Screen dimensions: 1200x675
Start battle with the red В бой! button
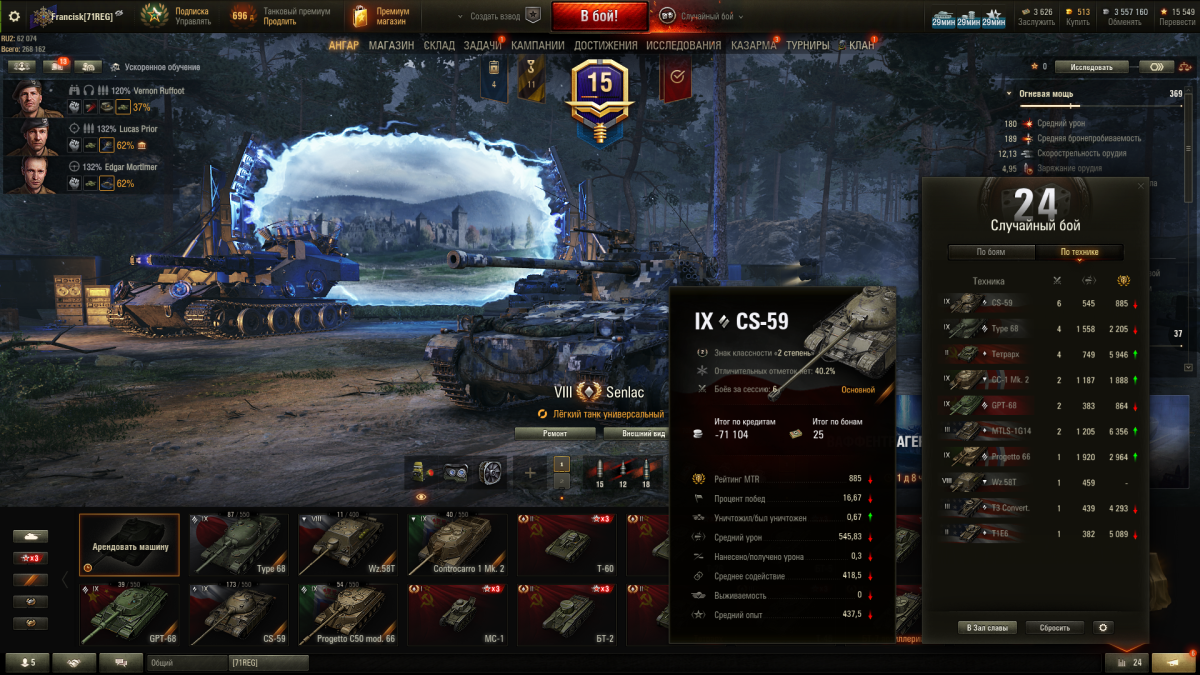pyautogui.click(x=599, y=16)
